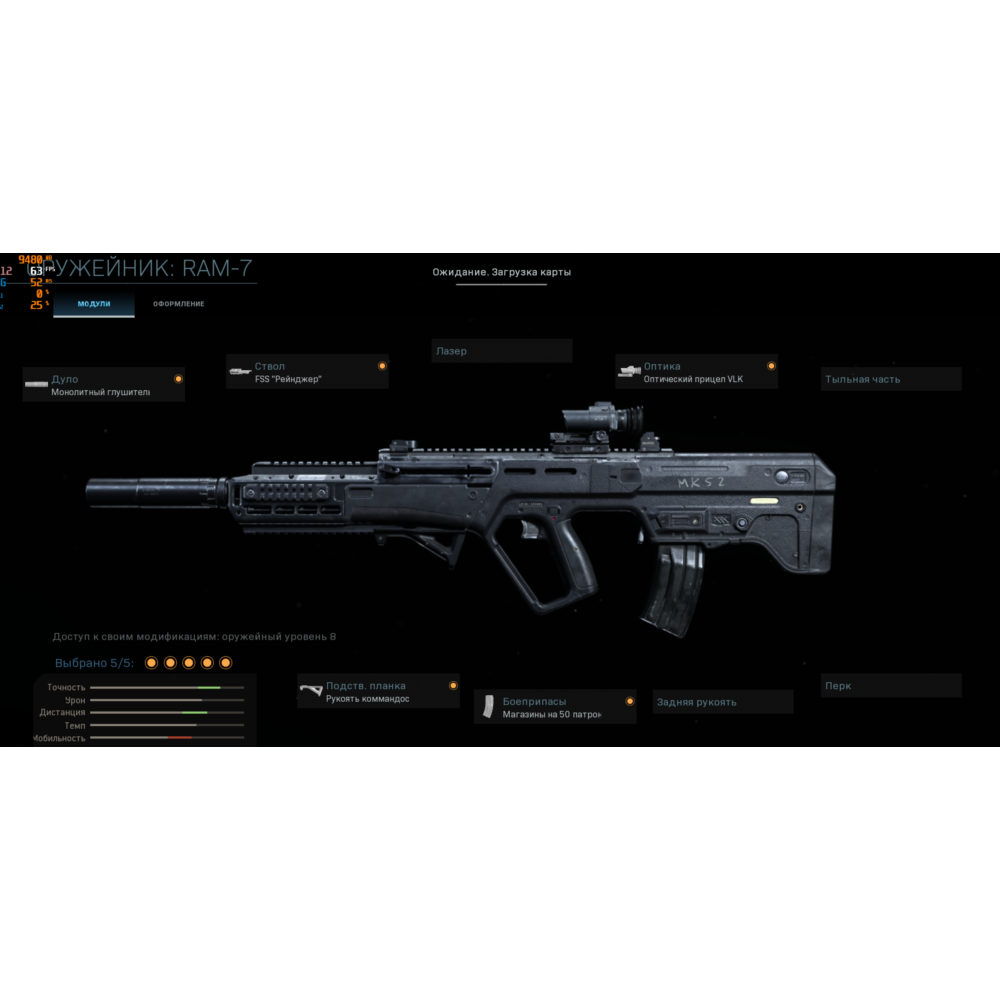Open the Оптика optic slot
This screenshot has height=1000, width=1000.
(696, 372)
